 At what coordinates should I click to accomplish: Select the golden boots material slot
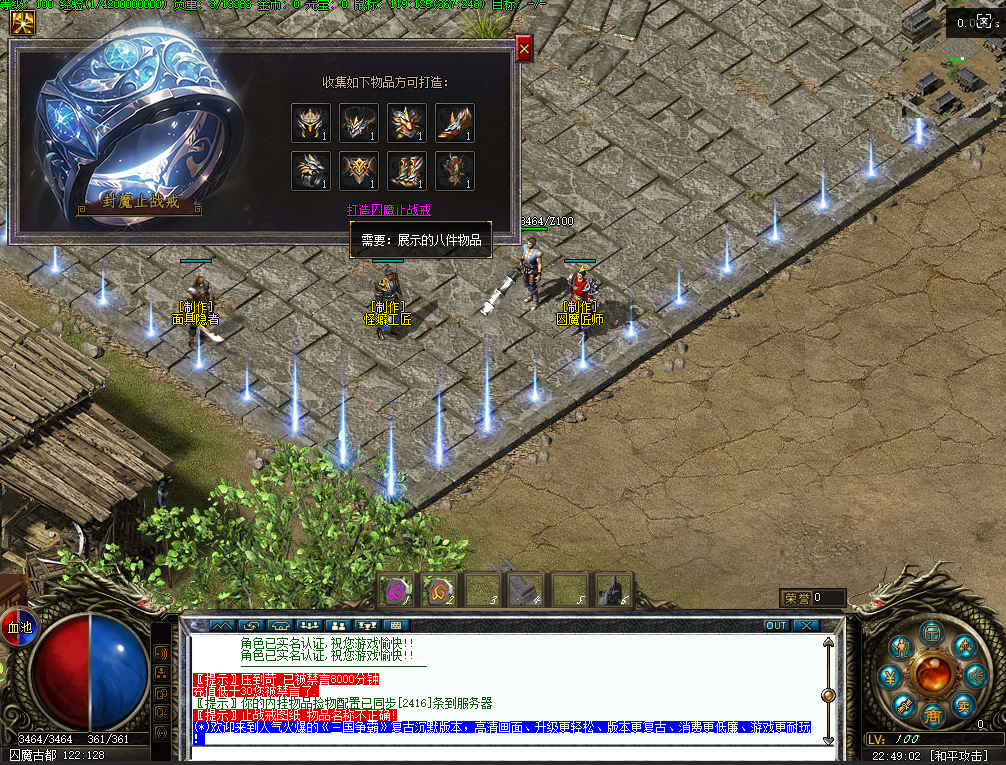pyautogui.click(x=407, y=171)
